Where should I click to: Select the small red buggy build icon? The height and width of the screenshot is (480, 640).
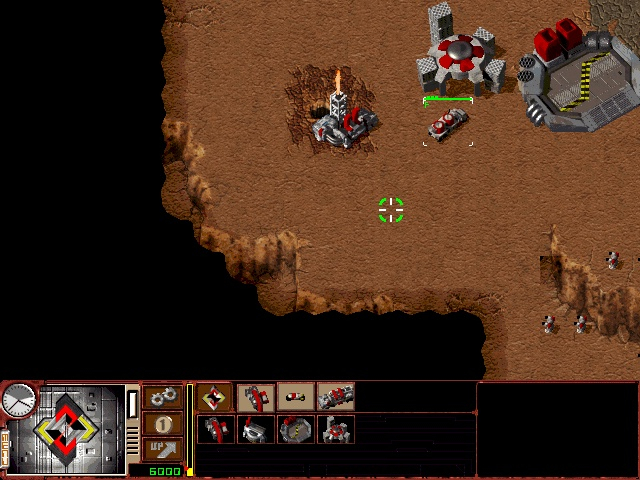click(x=295, y=397)
